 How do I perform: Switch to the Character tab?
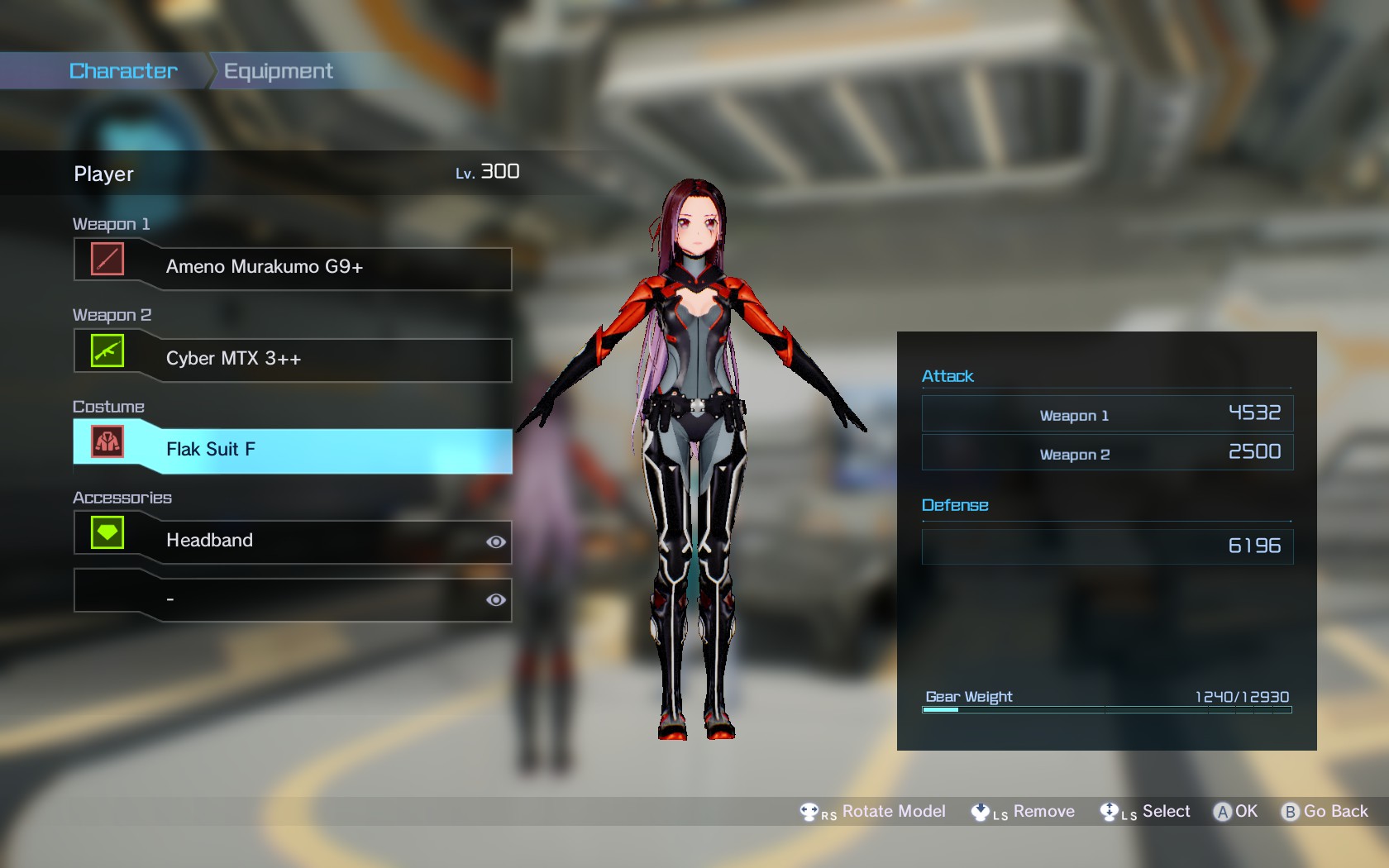click(x=123, y=71)
